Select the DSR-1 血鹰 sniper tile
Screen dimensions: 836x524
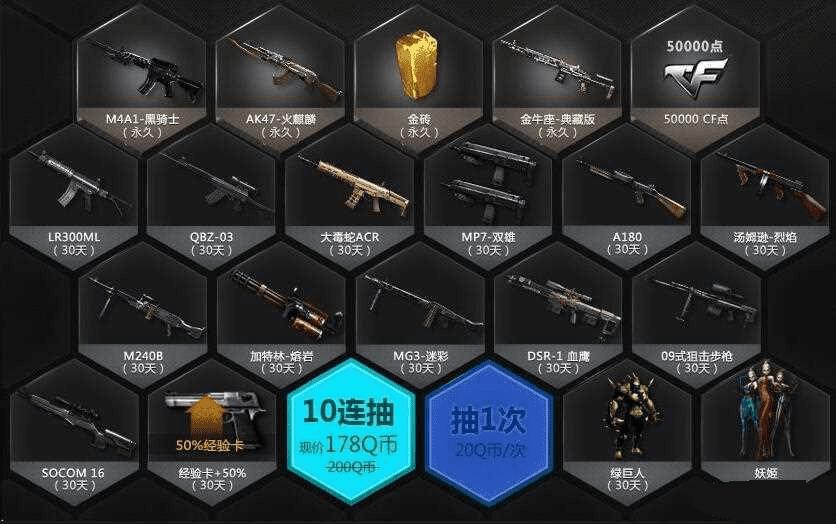pos(557,312)
